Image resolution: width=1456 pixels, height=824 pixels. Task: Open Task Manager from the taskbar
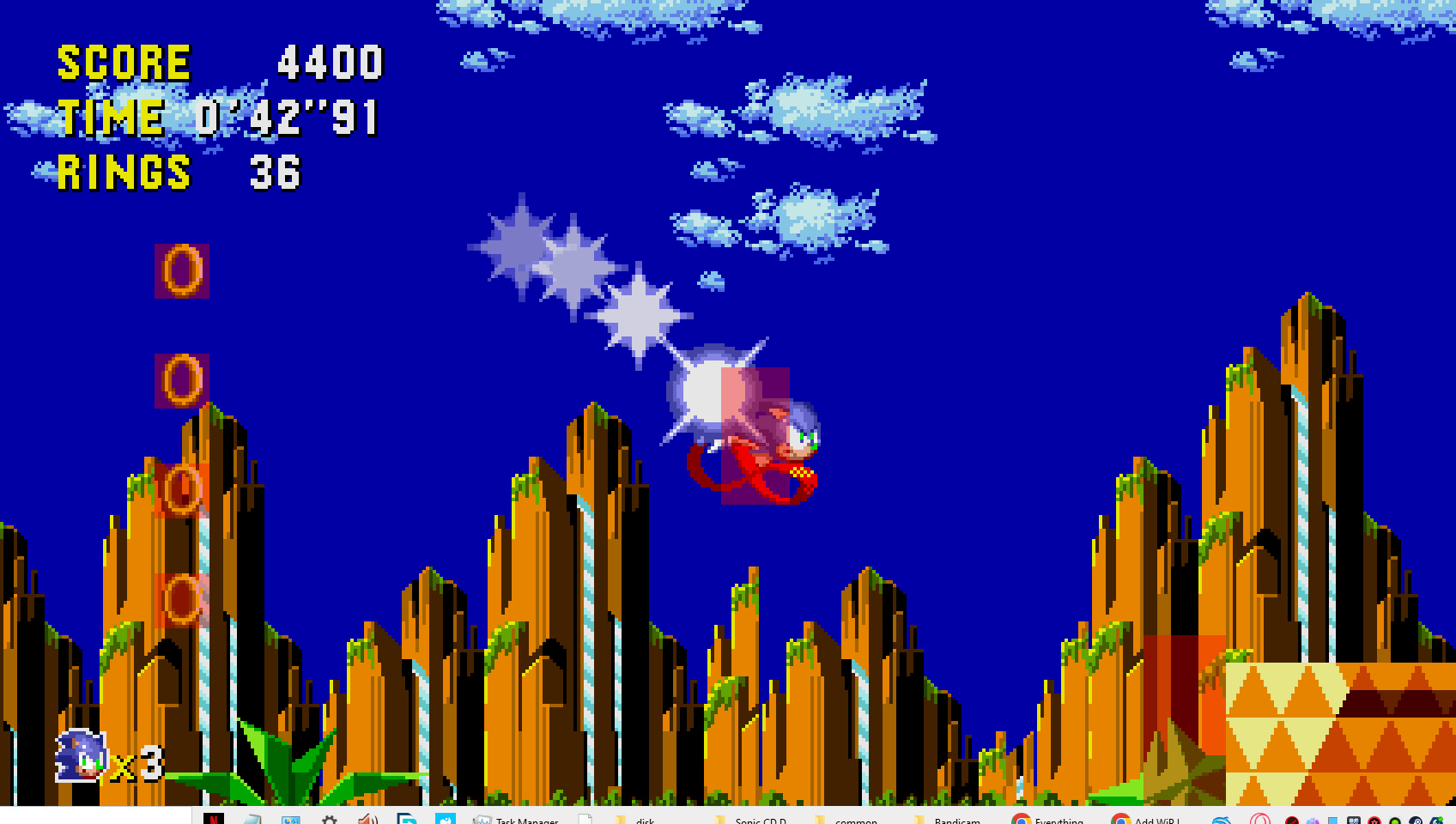click(482, 820)
